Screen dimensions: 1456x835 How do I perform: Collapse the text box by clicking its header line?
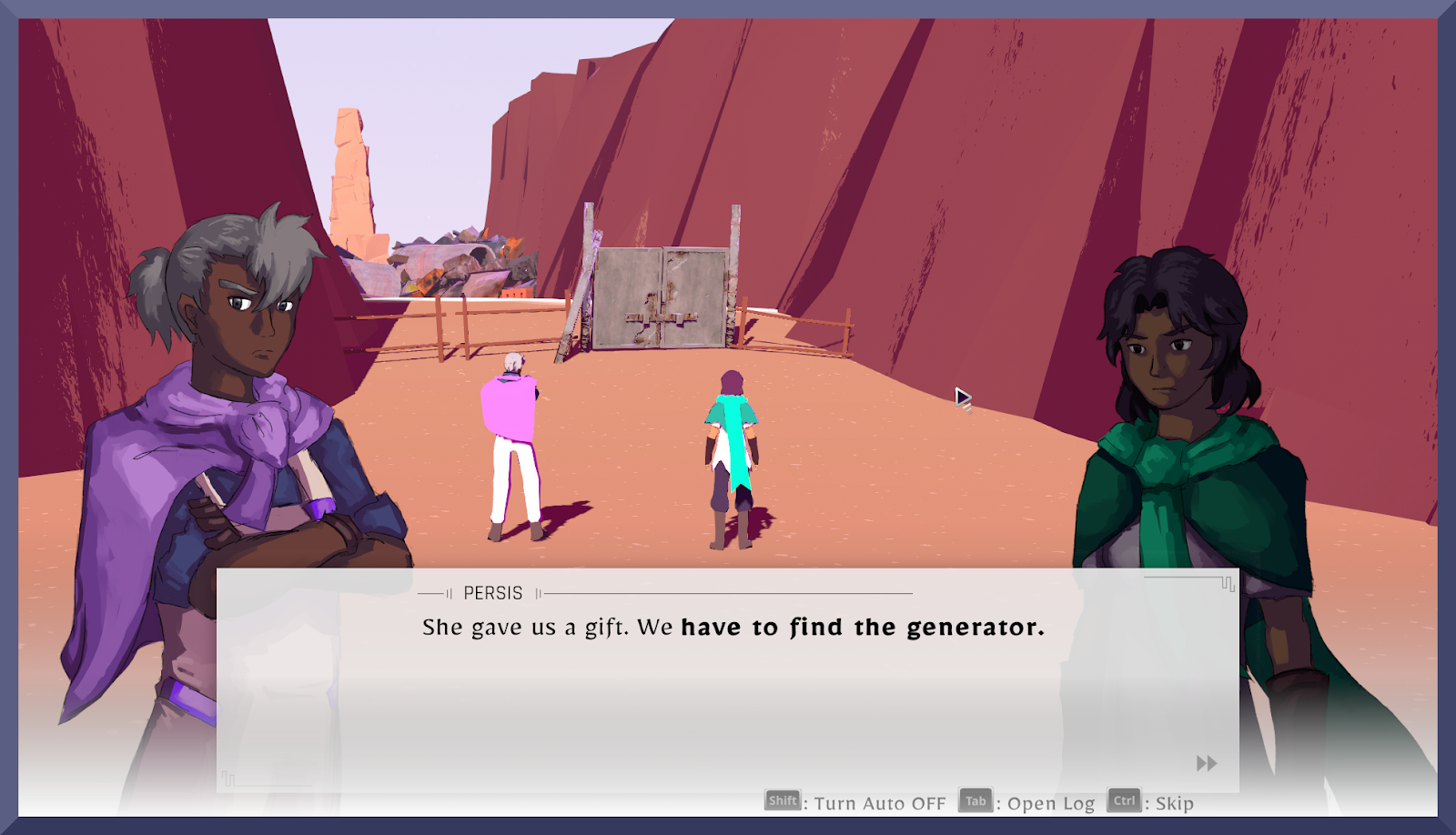click(728, 592)
